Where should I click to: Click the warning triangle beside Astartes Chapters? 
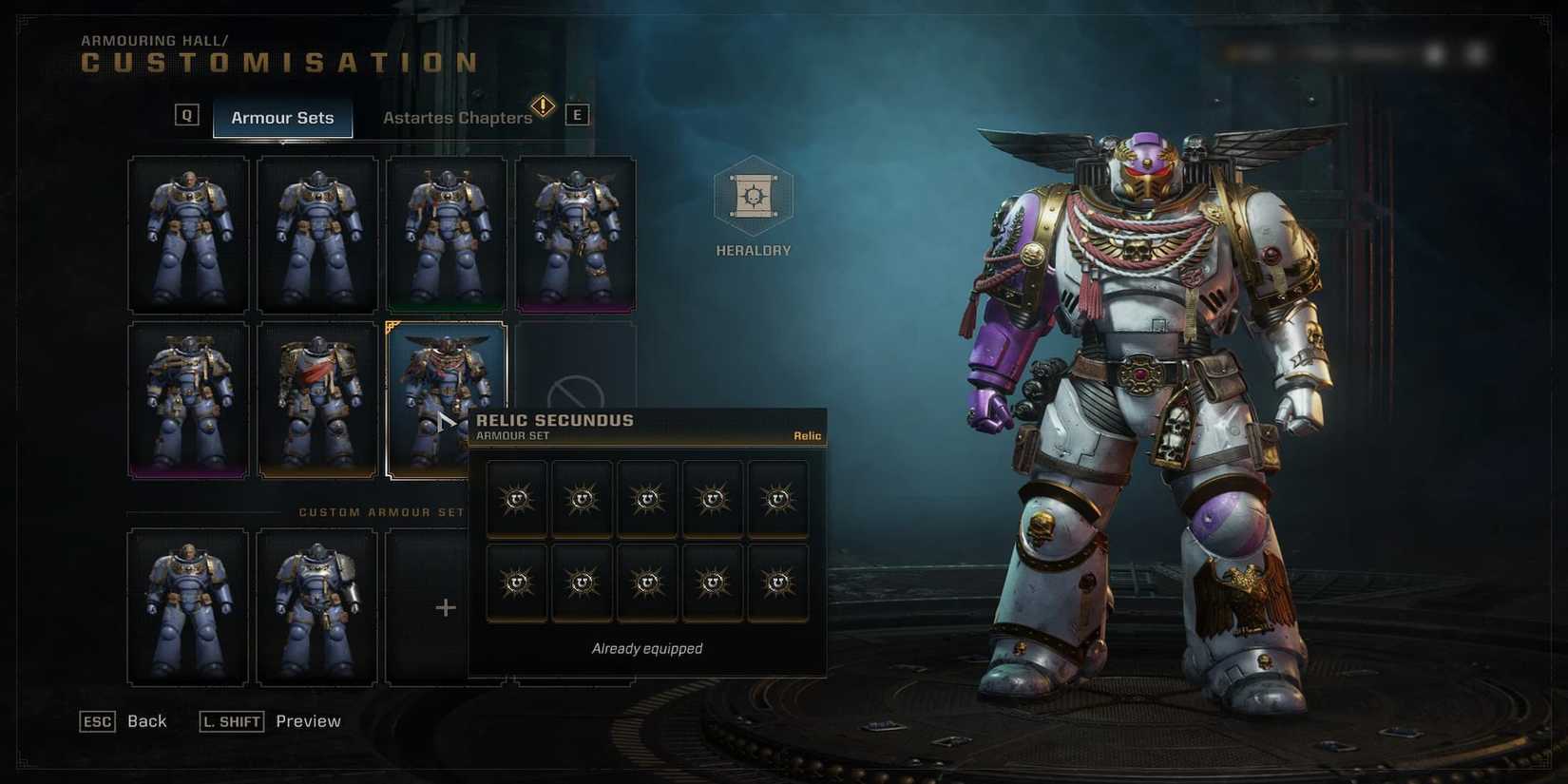point(542,107)
